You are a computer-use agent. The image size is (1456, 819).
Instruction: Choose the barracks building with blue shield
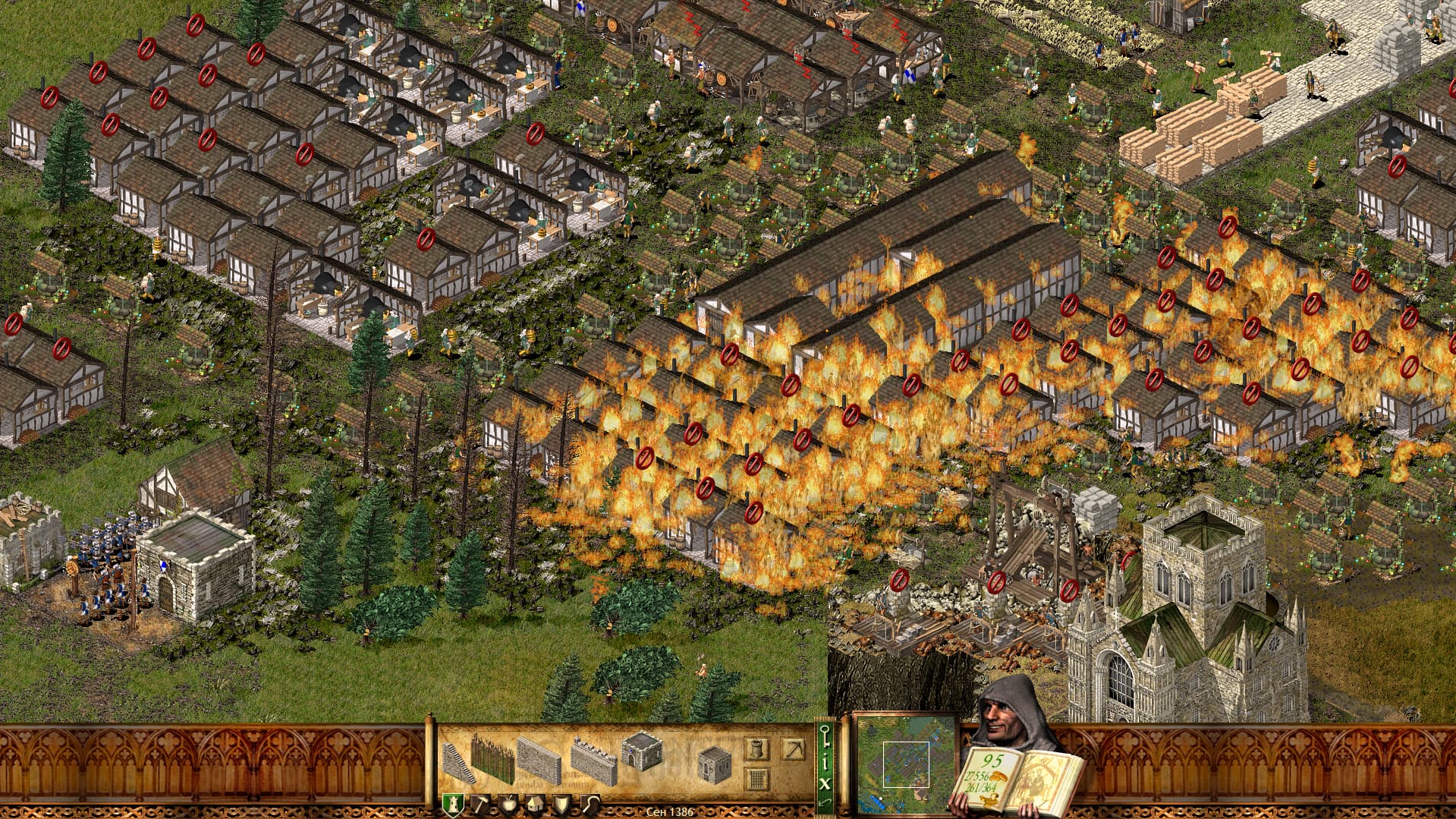(x=641, y=751)
